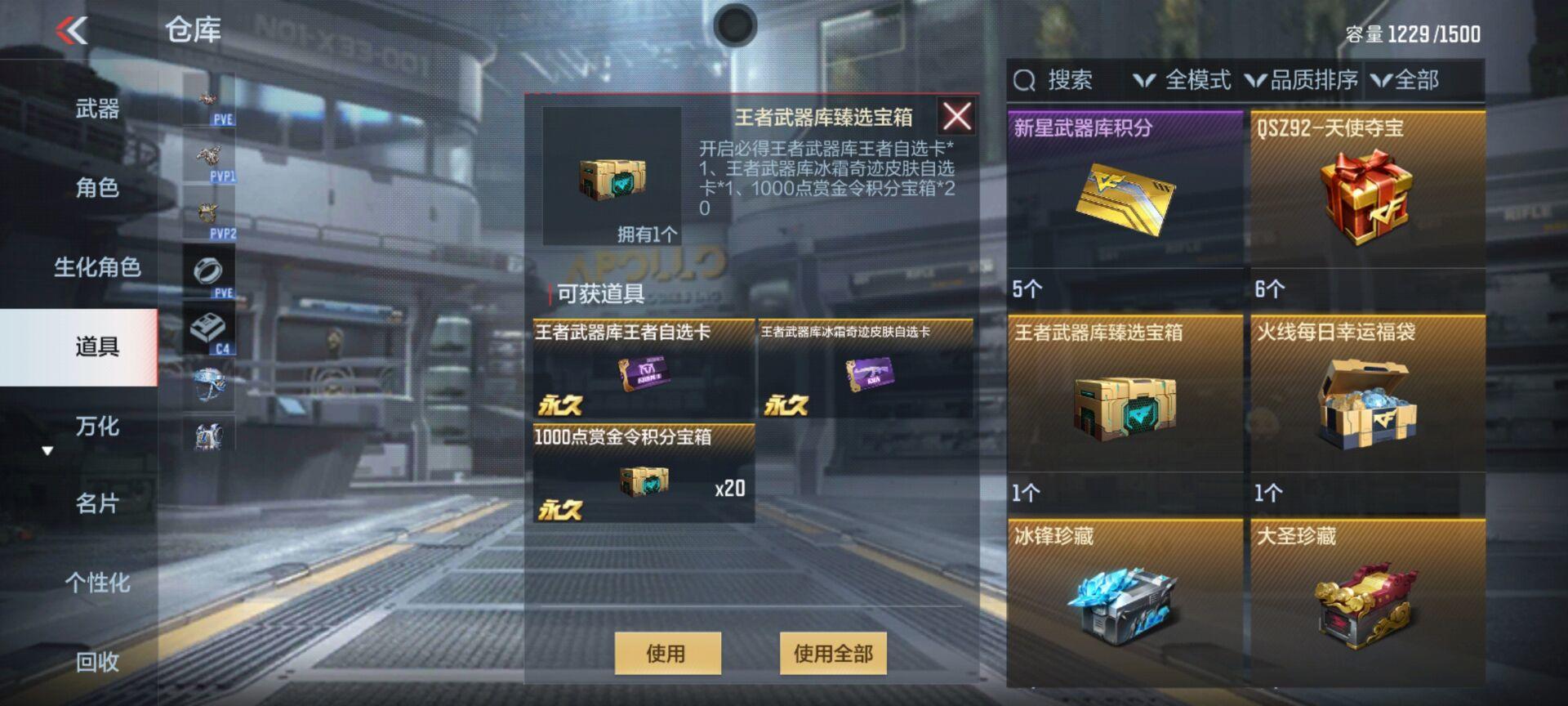Open the 全模式 filter dropdown
The image size is (1568, 706).
pyautogui.click(x=1182, y=81)
